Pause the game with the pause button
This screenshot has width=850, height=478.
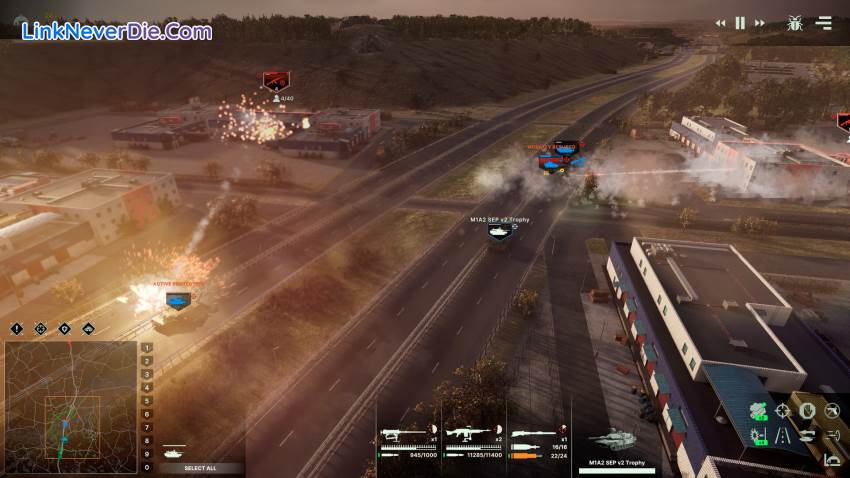(x=741, y=23)
